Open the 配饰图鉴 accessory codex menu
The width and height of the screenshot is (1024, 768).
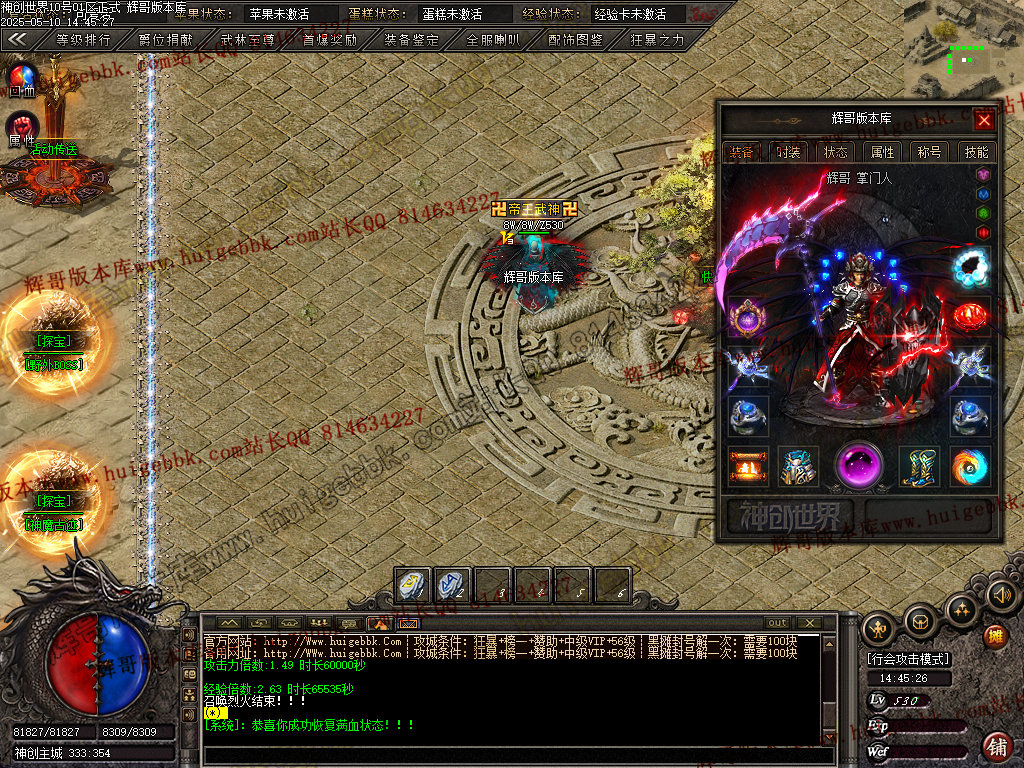pos(576,41)
